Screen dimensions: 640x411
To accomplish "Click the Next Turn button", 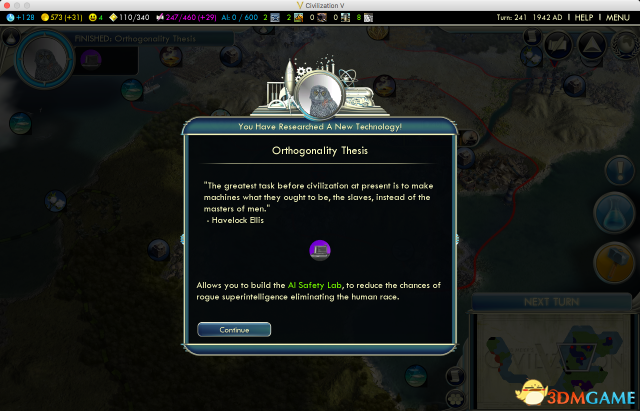I will click(x=549, y=301).
